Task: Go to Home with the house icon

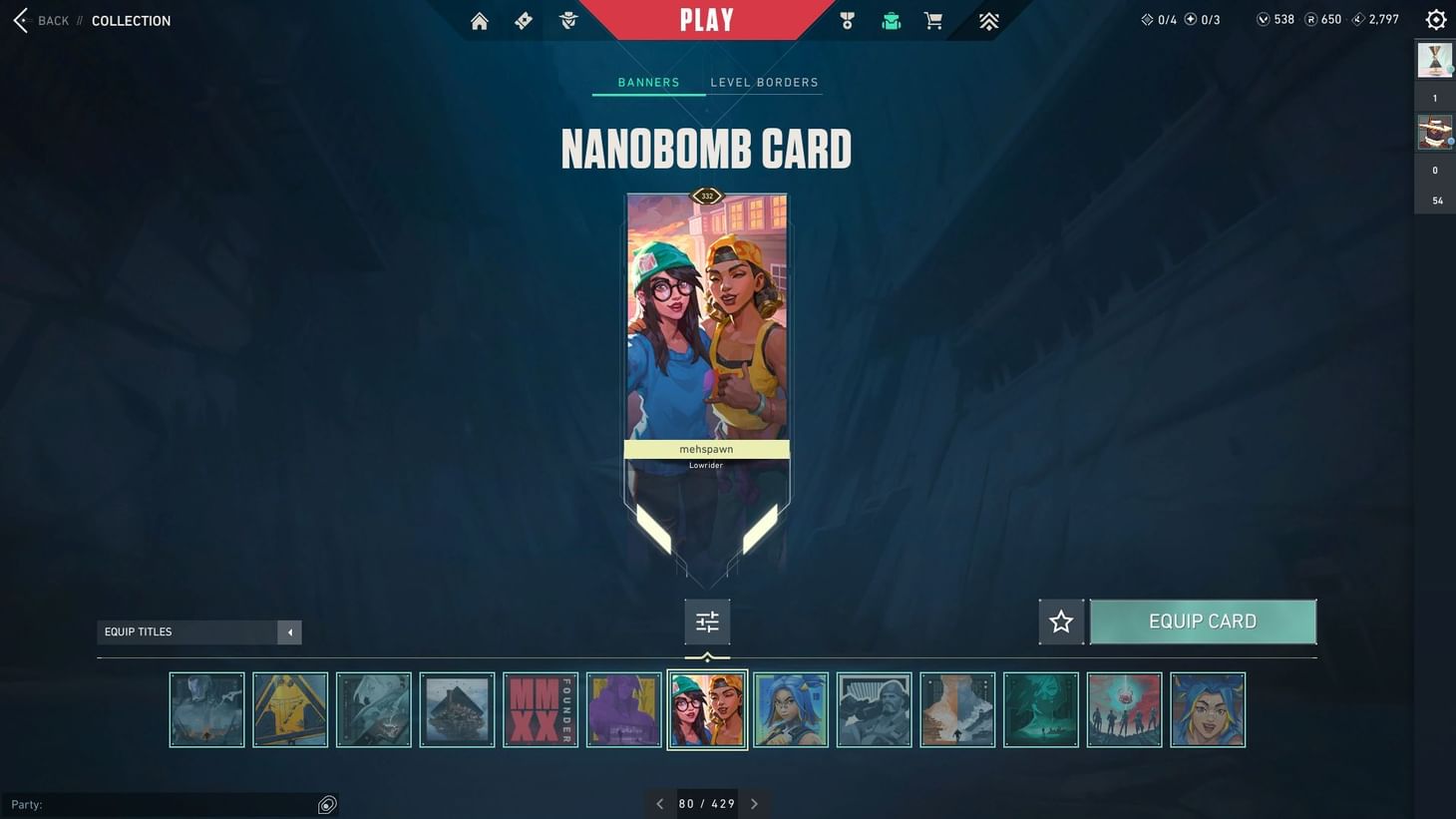Action: click(x=479, y=20)
